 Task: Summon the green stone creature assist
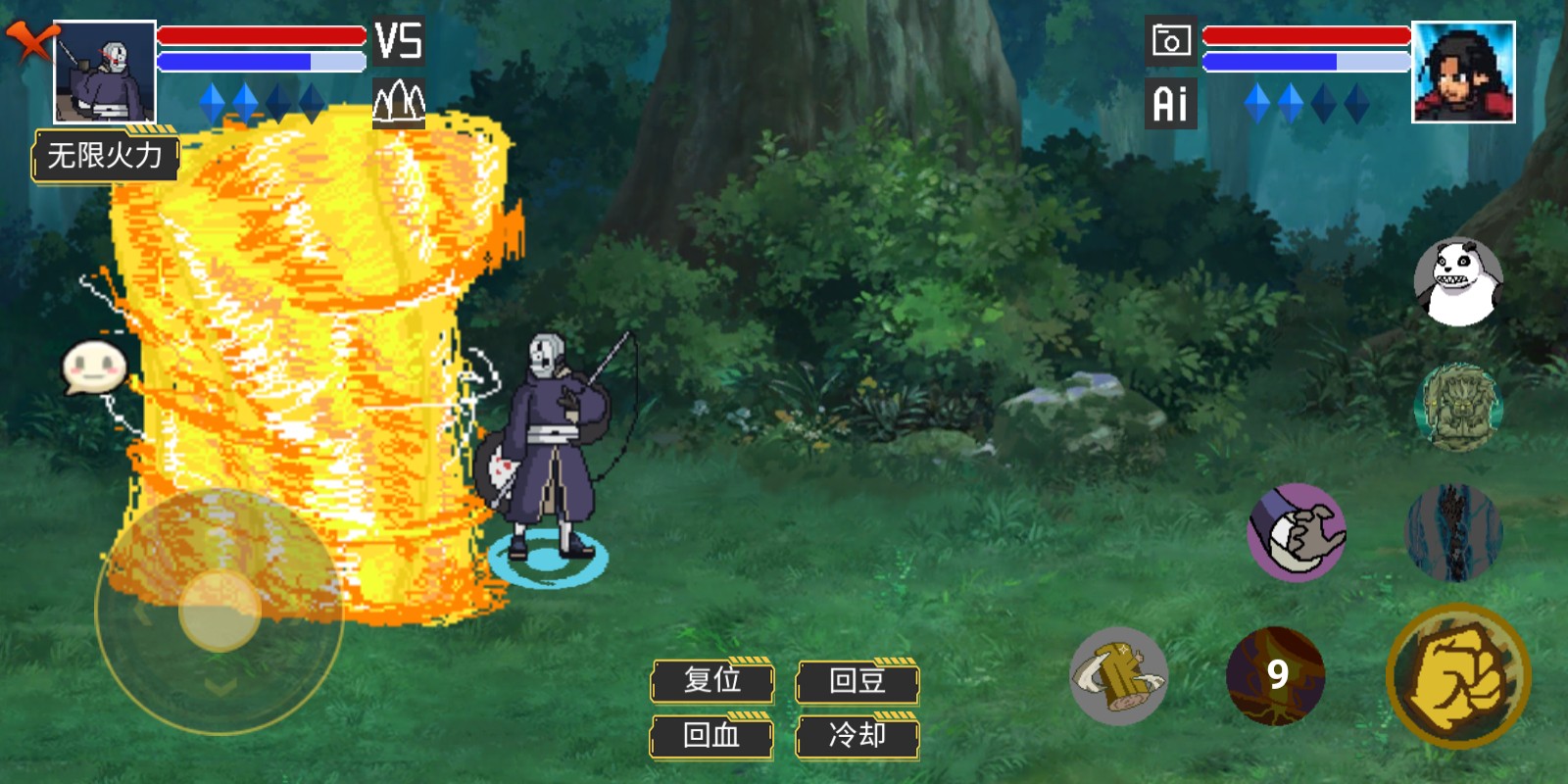[x=1458, y=407]
